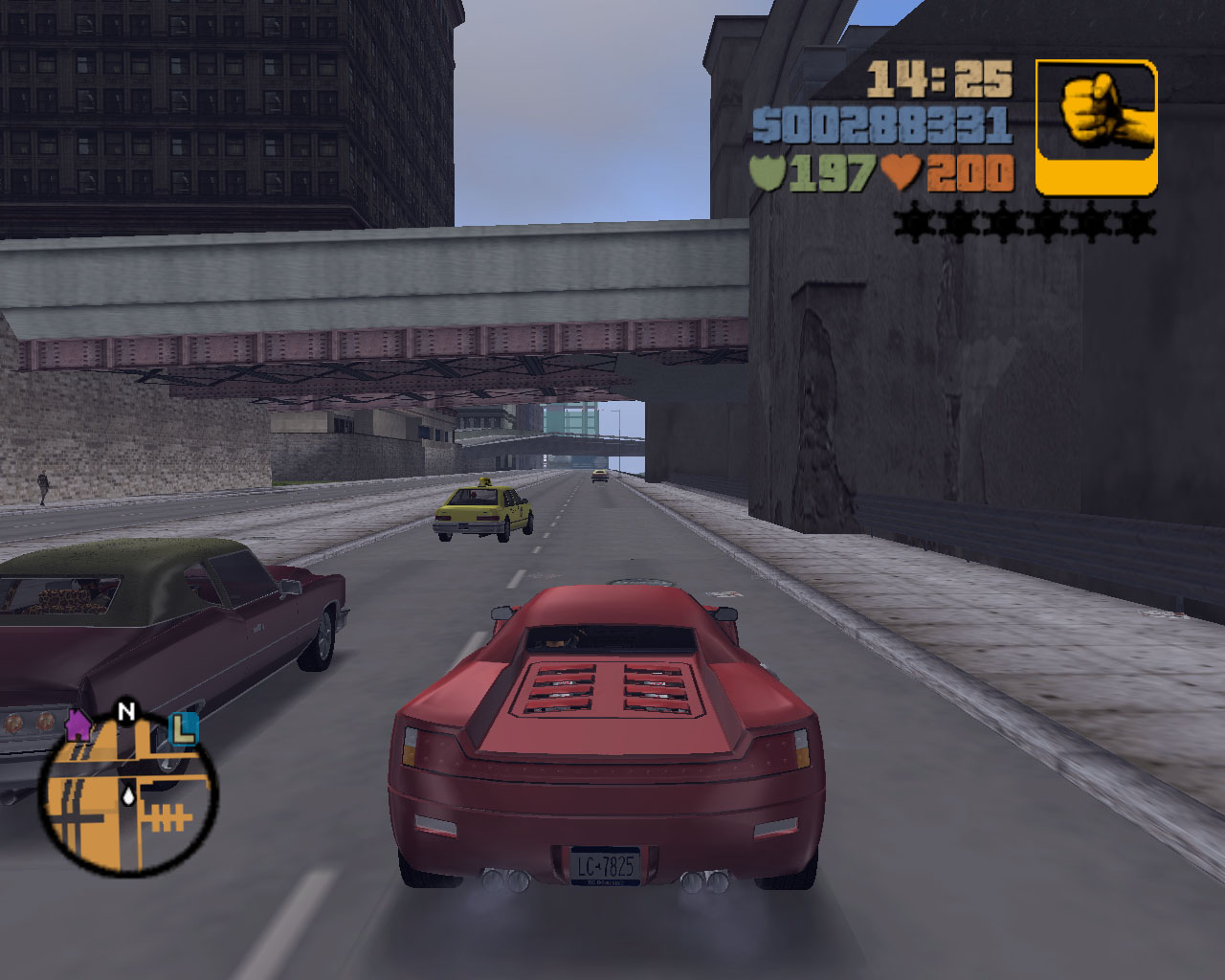Click the N north indicator on radar
The height and width of the screenshot is (980, 1225).
point(126,711)
